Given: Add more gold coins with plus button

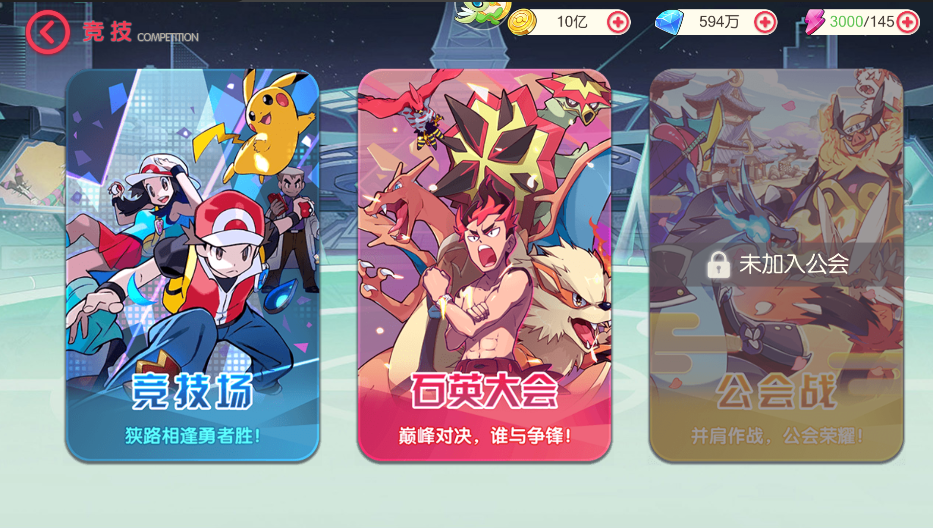Looking at the screenshot, I should (x=618, y=22).
